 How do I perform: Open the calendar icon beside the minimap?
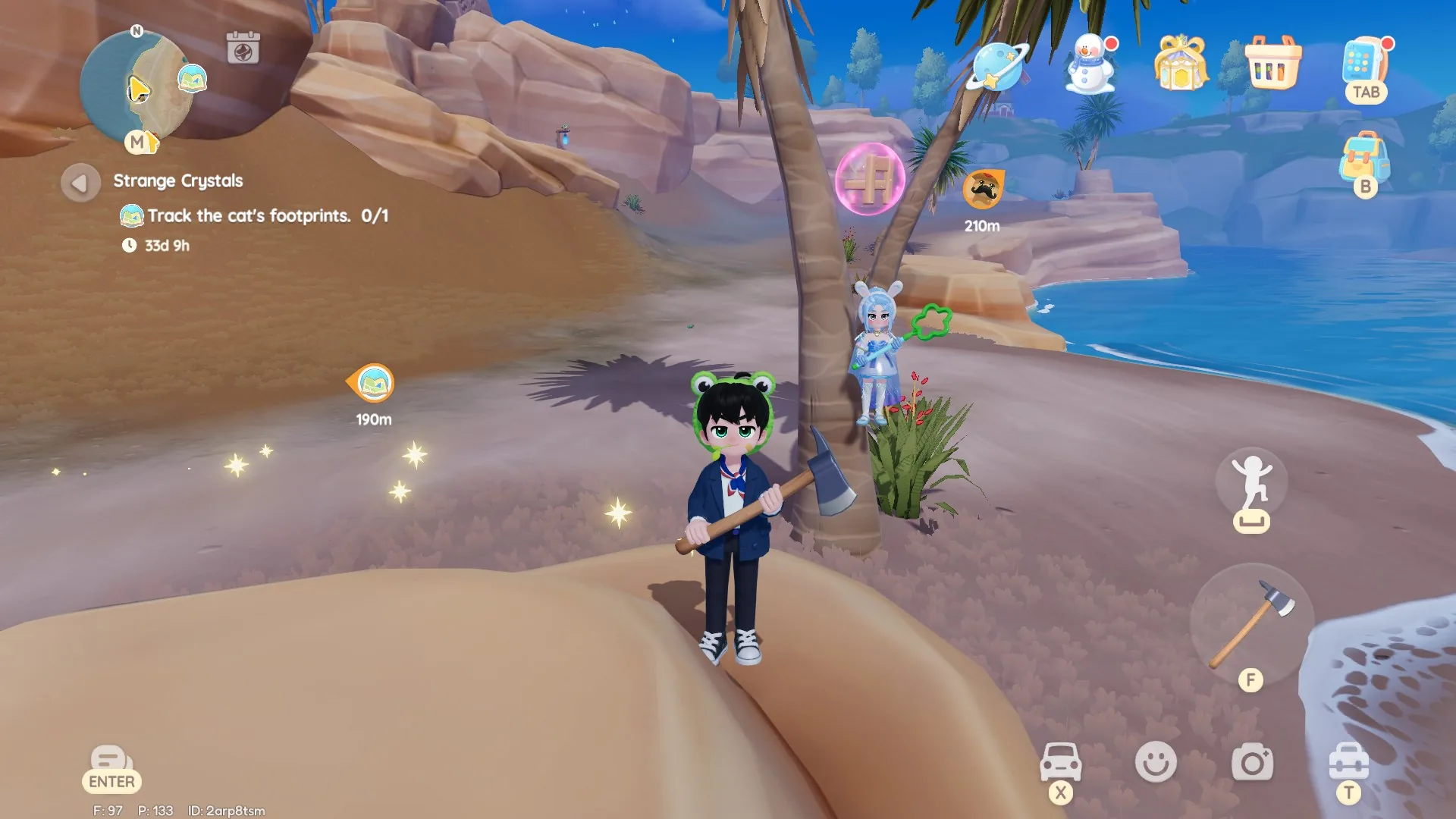(242, 47)
